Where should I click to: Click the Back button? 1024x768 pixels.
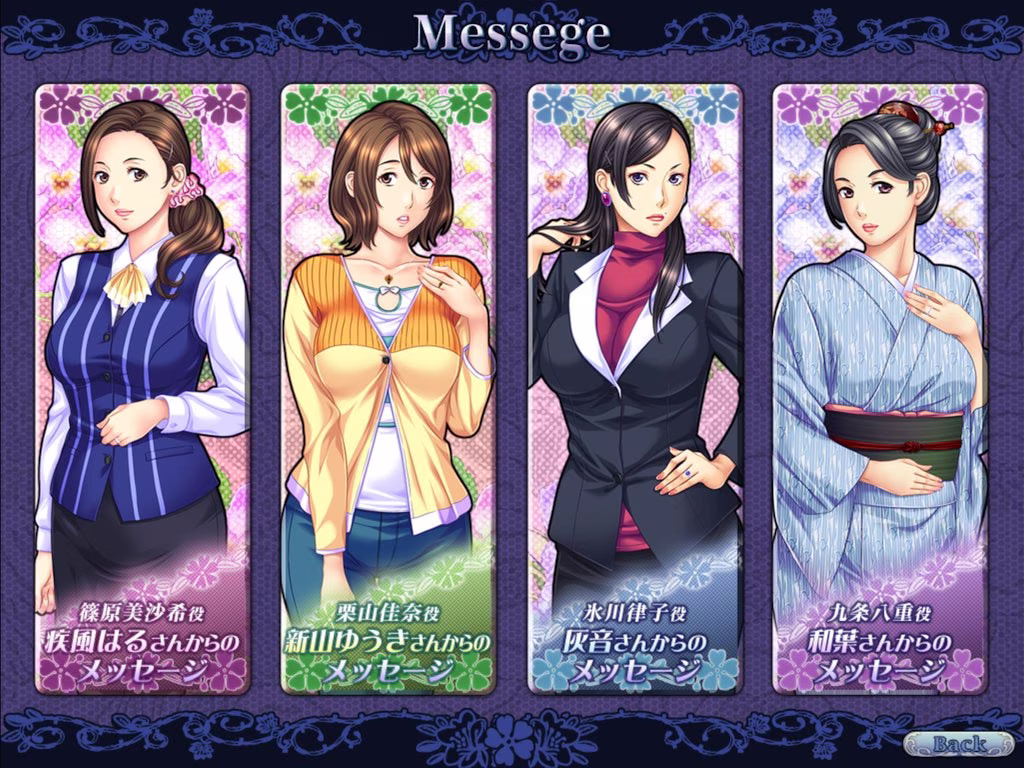point(957,744)
